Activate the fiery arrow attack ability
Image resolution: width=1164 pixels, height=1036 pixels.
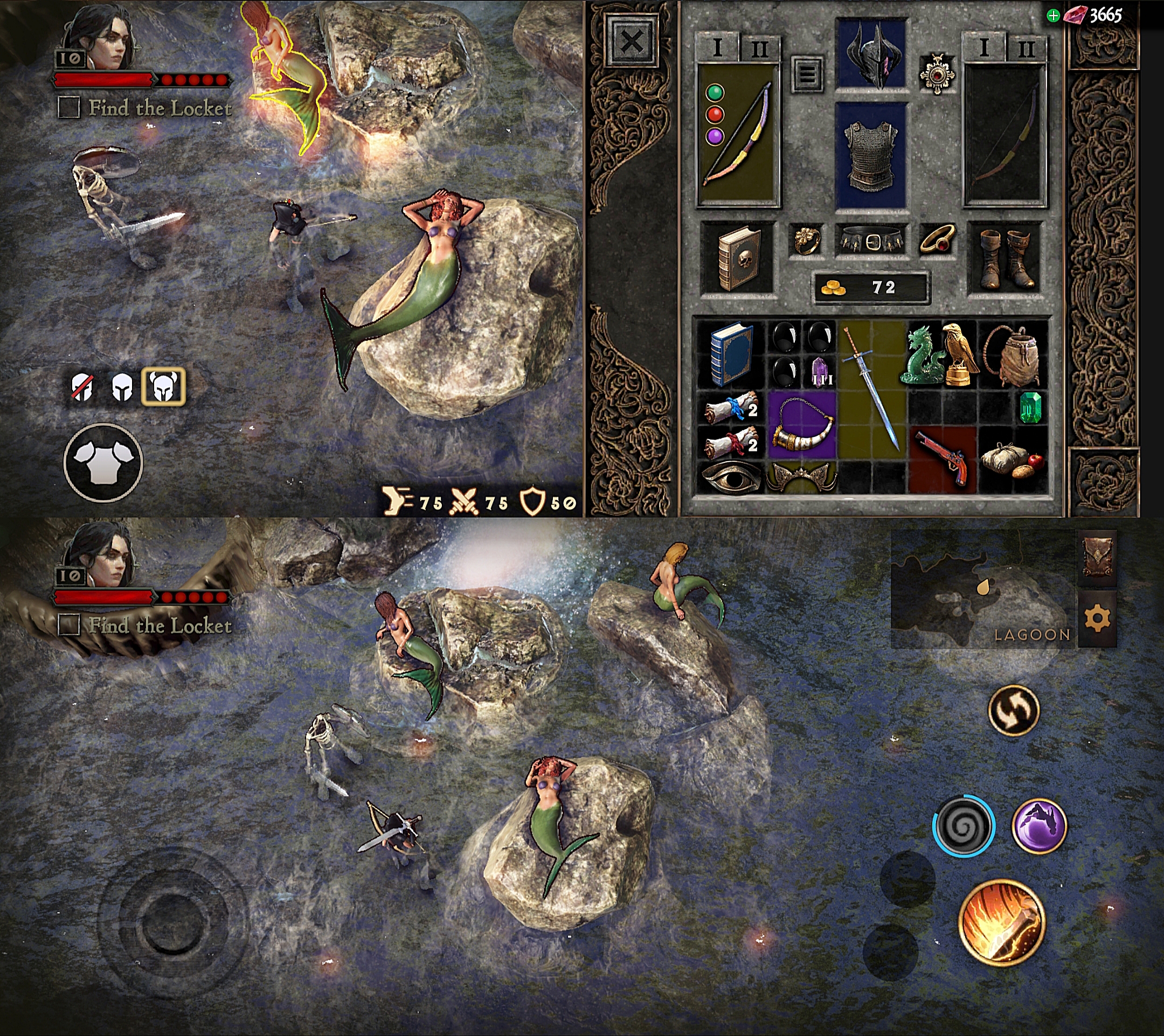point(1002,923)
